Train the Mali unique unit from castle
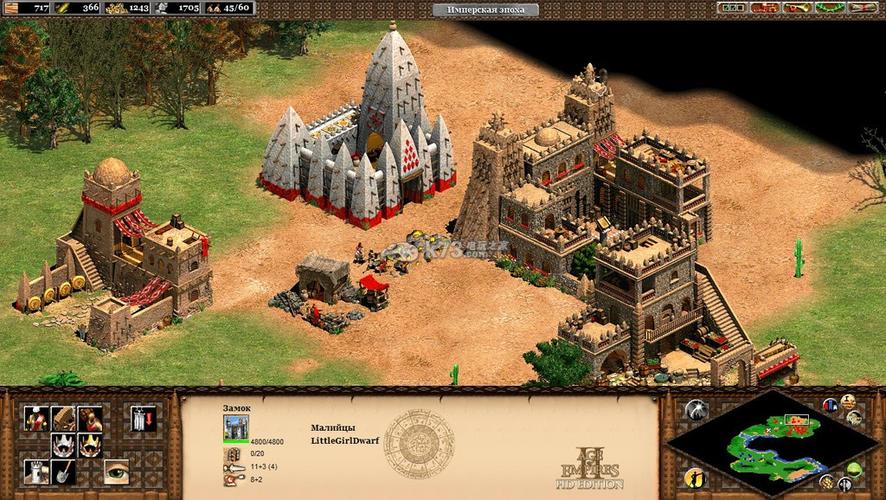This screenshot has height=500, width=886. pyautogui.click(x=36, y=419)
